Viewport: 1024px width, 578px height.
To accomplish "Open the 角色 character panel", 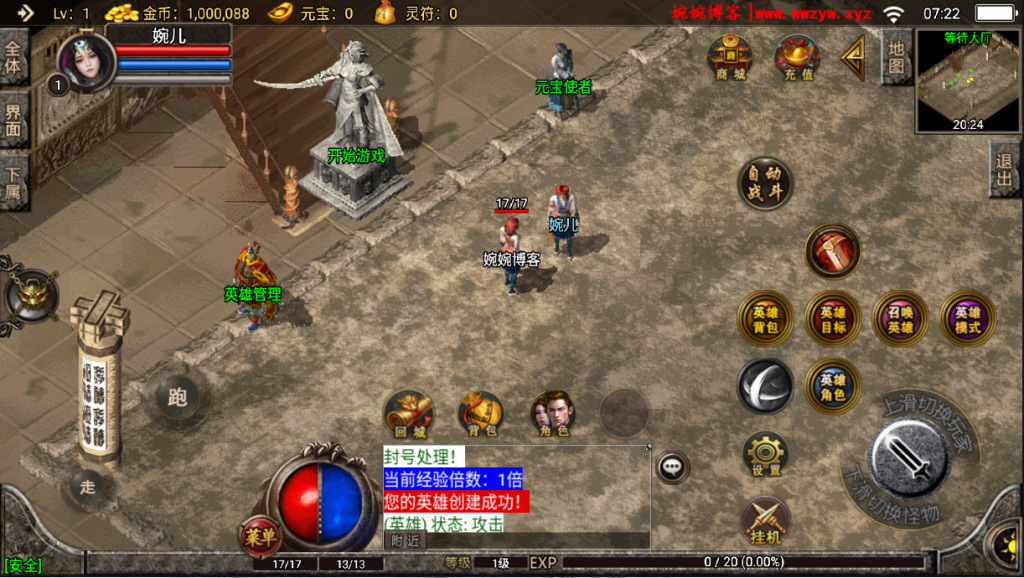I will 553,414.
